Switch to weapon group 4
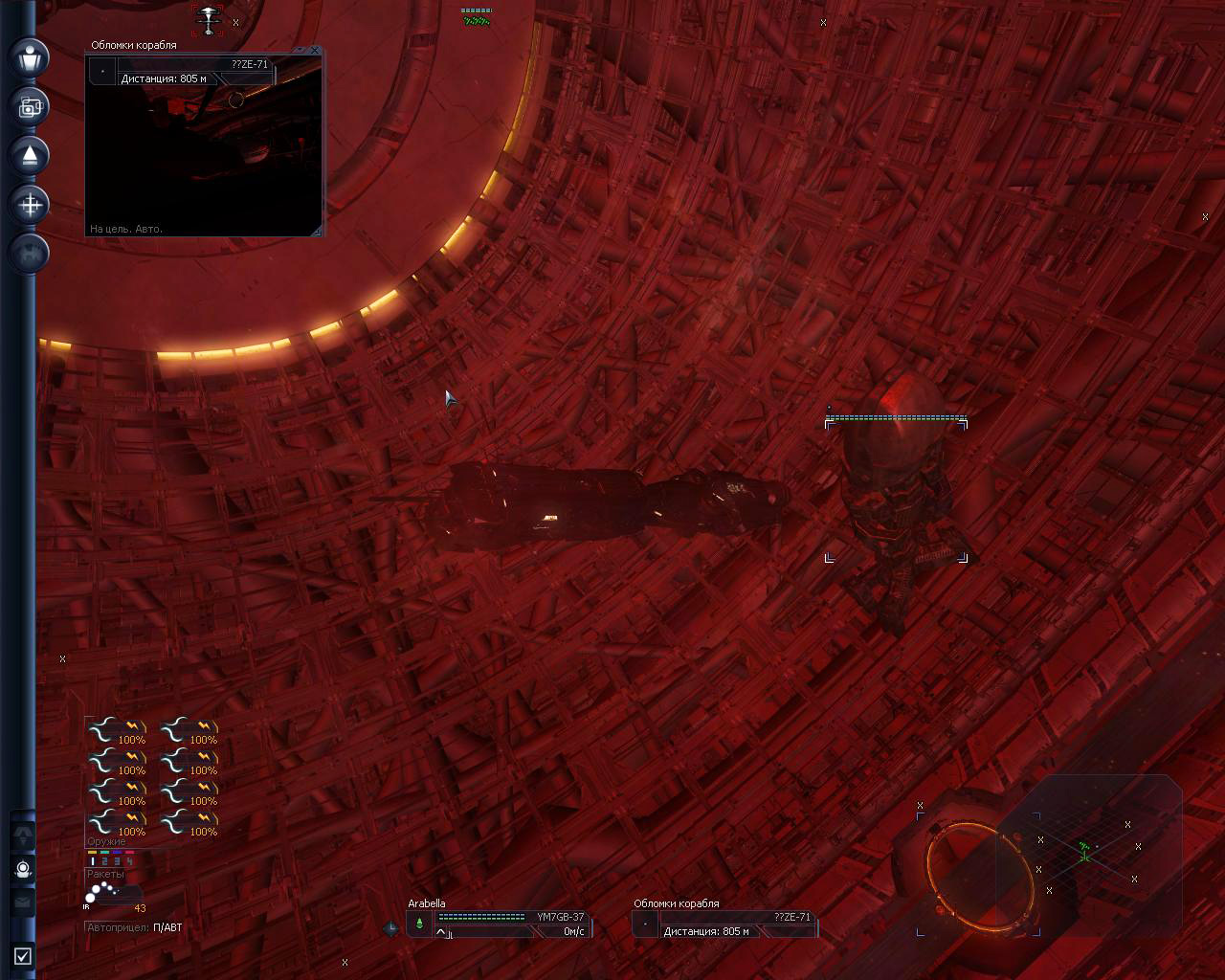This screenshot has width=1225, height=980. coord(129,861)
